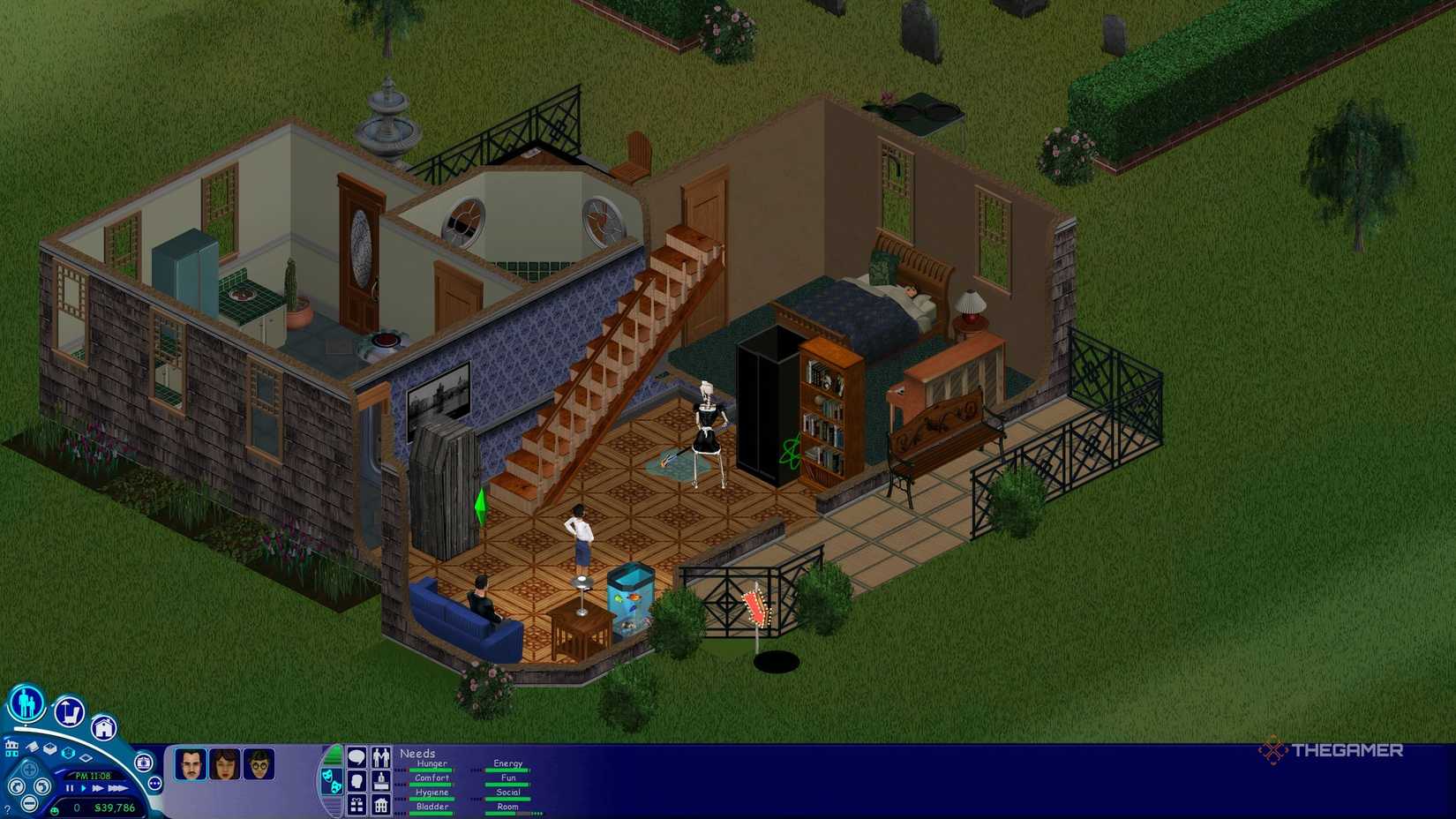
Task: Open the Inventory panel (gift box icon)
Action: tap(357, 806)
